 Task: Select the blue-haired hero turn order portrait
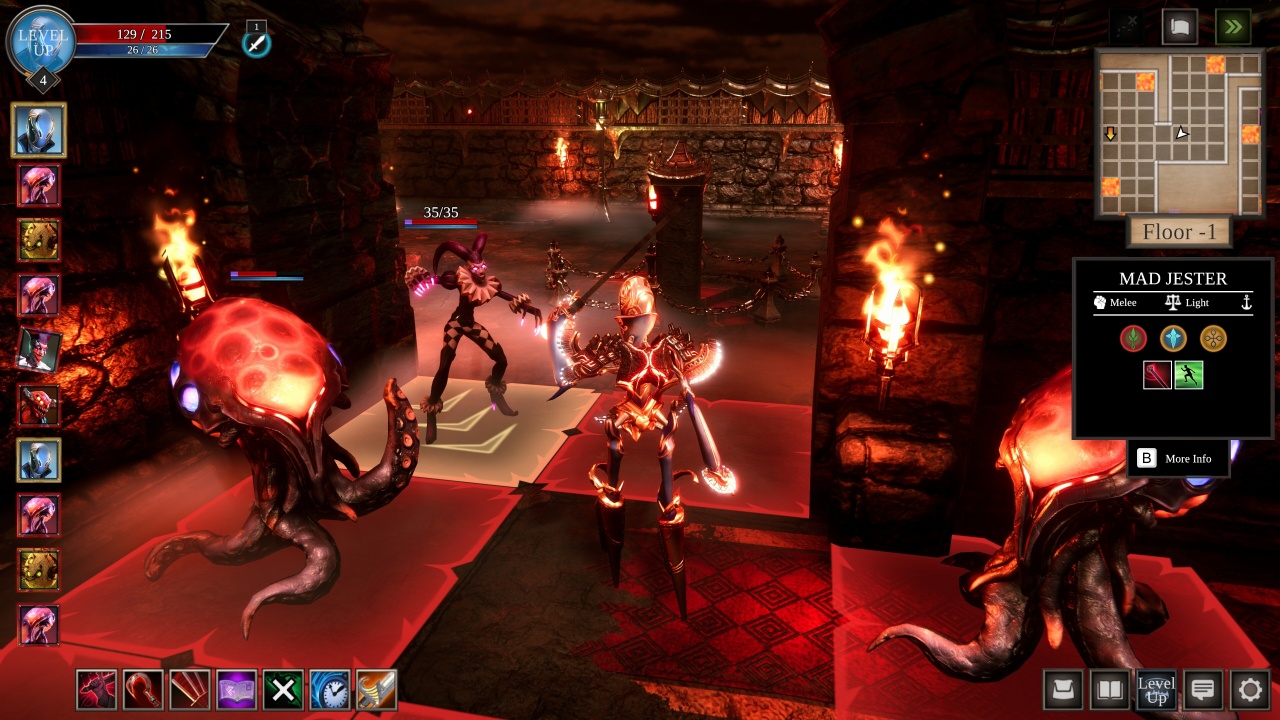(39, 130)
